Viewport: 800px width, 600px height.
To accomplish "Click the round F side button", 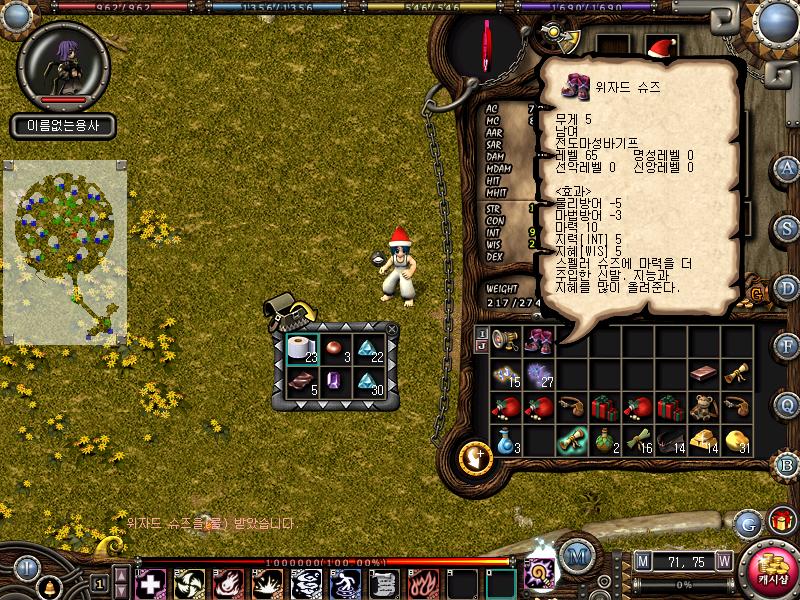I will pos(787,345).
